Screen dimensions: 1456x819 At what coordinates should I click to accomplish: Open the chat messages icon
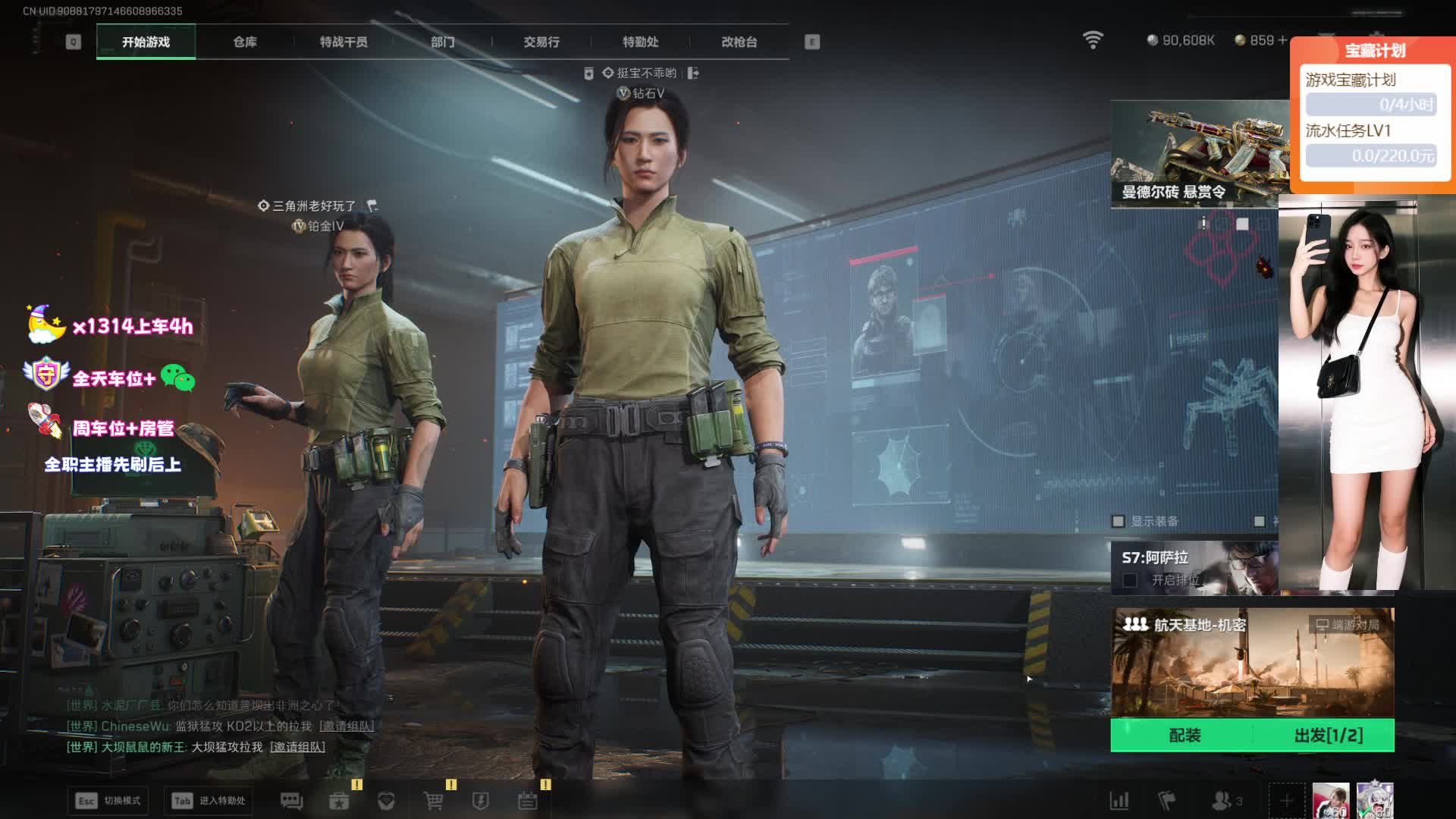[291, 801]
